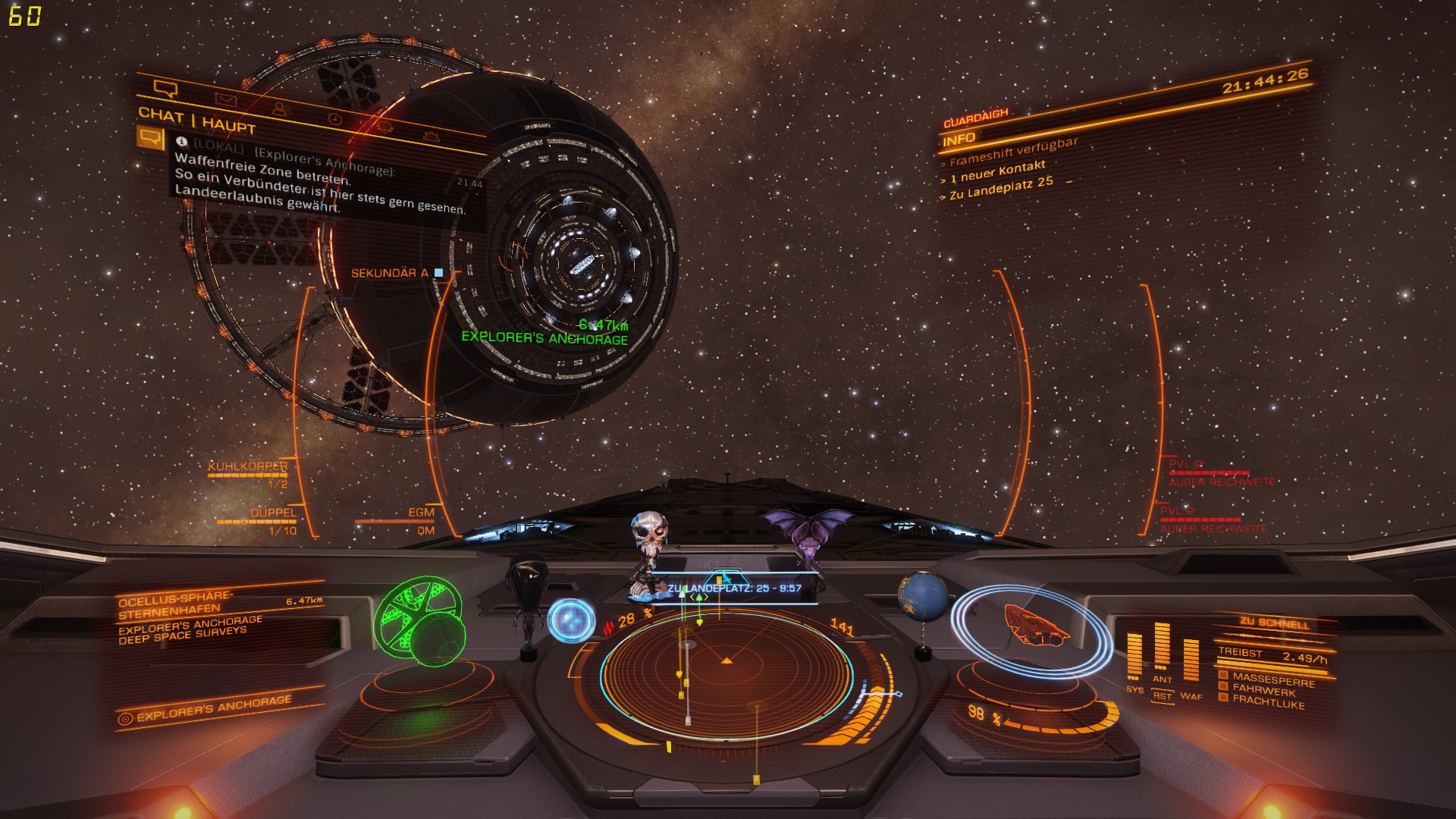The width and height of the screenshot is (1456, 819).
Task: Switch to the envelope inbox tab
Action: tap(225, 99)
